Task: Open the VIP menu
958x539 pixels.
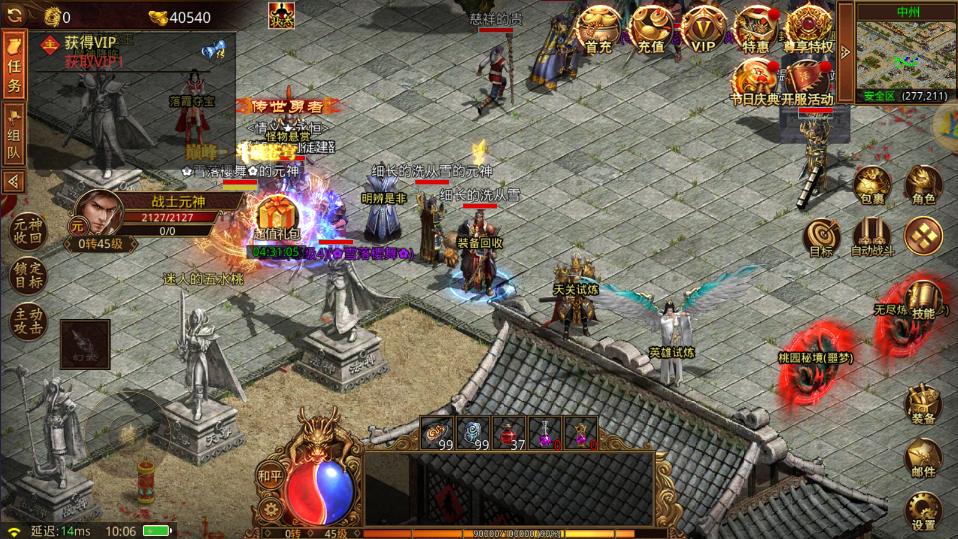Action: point(704,29)
